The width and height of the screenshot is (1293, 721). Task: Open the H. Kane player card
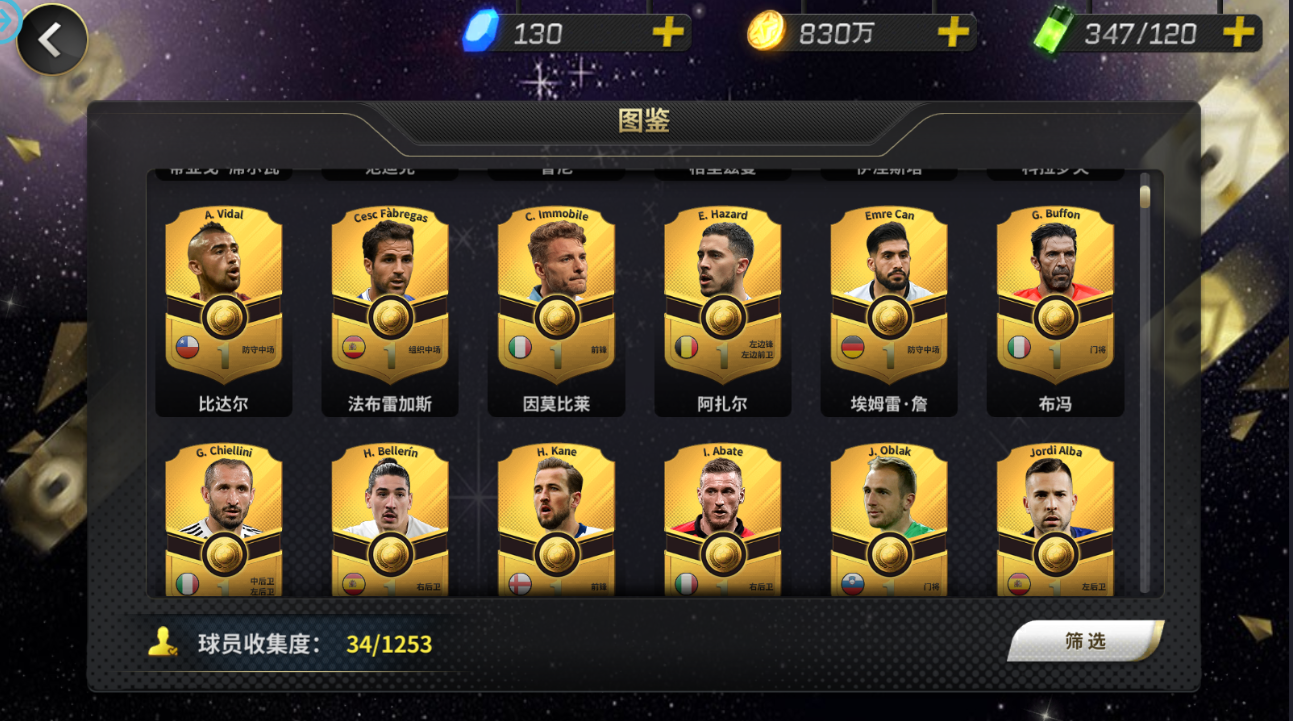(556, 520)
